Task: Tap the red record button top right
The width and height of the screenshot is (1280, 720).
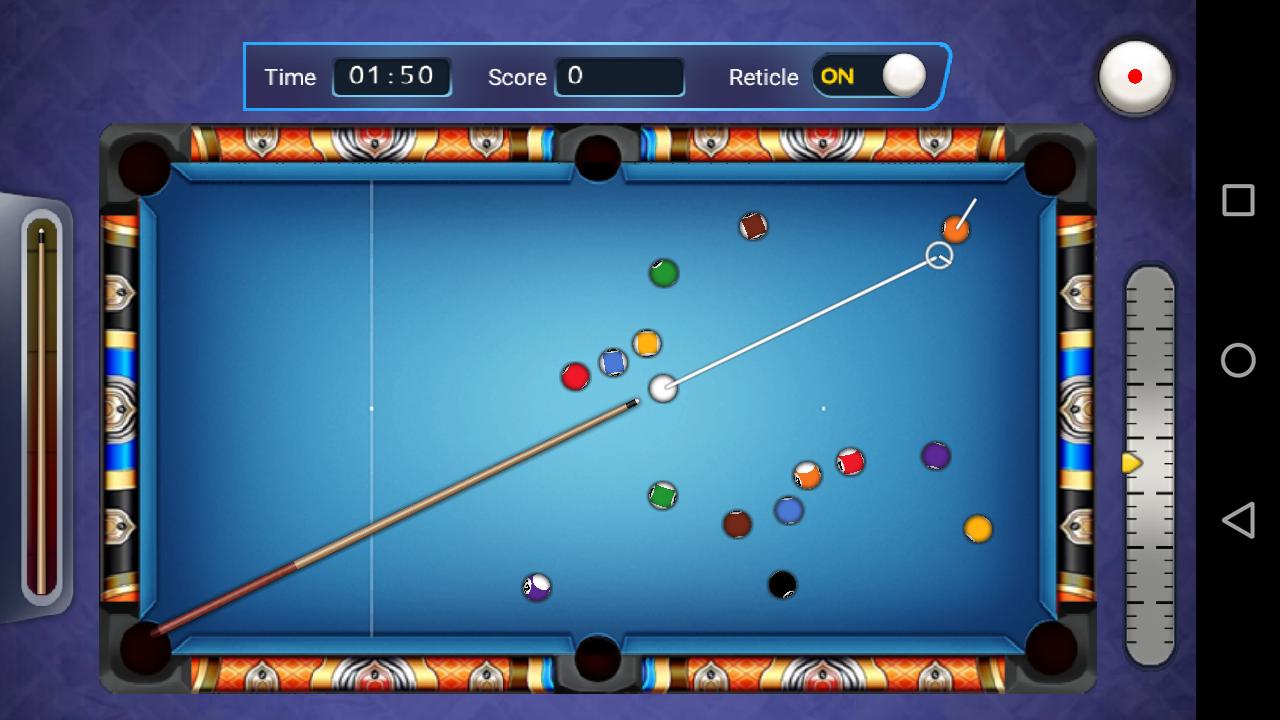Action: [x=1135, y=78]
